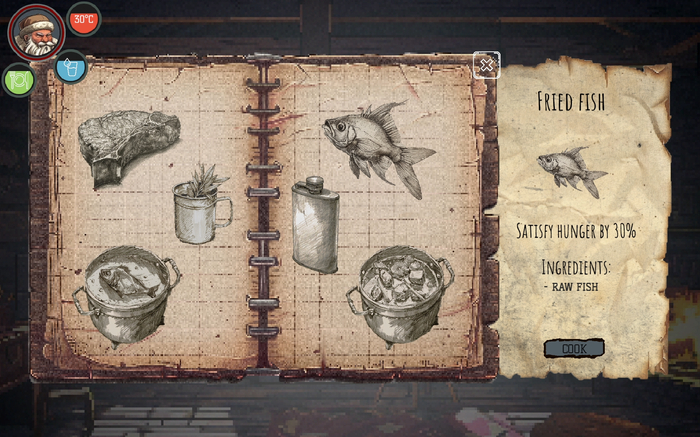The width and height of the screenshot is (700, 437).
Task: Select the raw steak recipe
Action: coord(129,147)
